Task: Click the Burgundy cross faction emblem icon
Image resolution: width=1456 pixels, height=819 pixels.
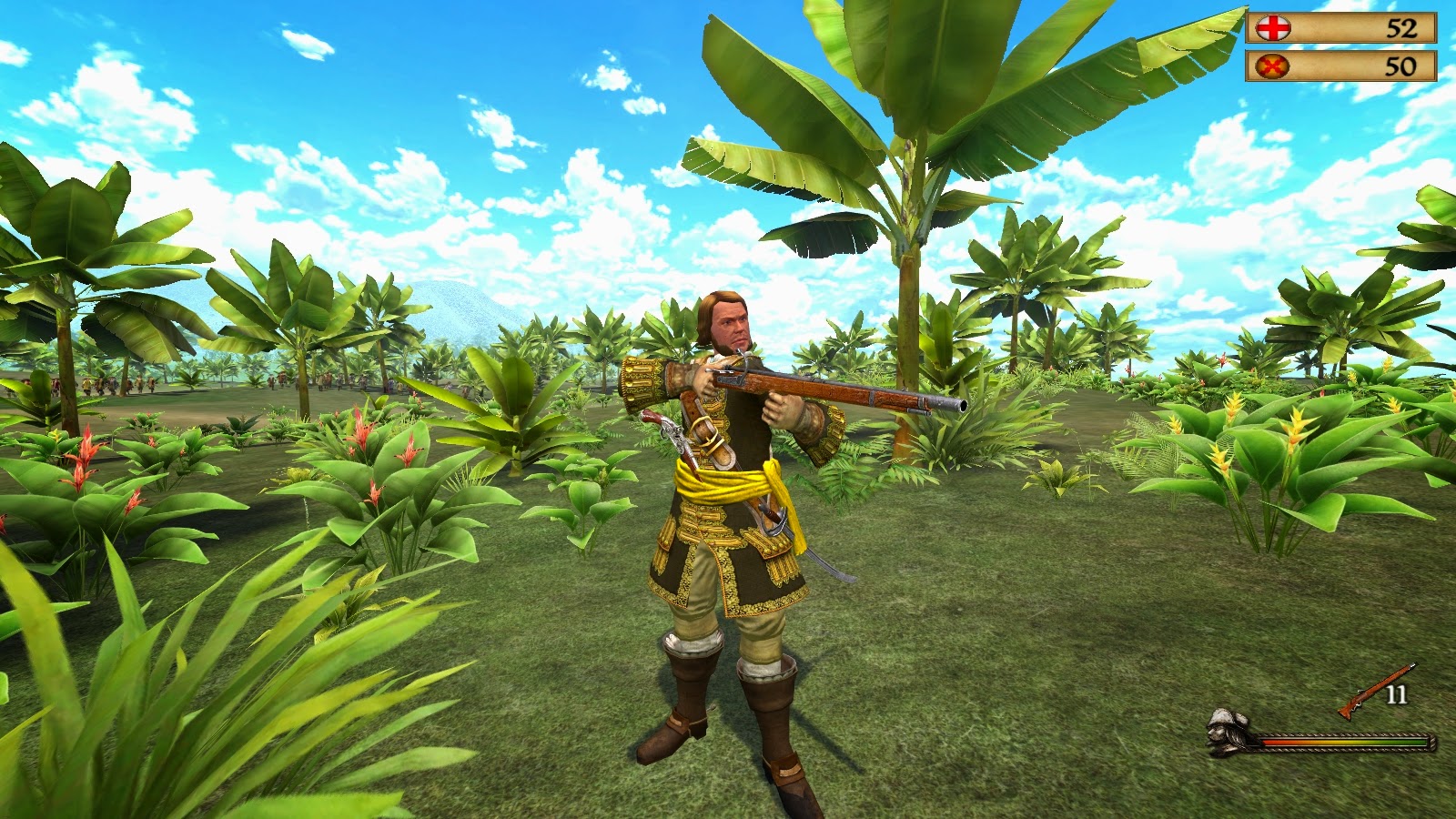Action: 1274,65
